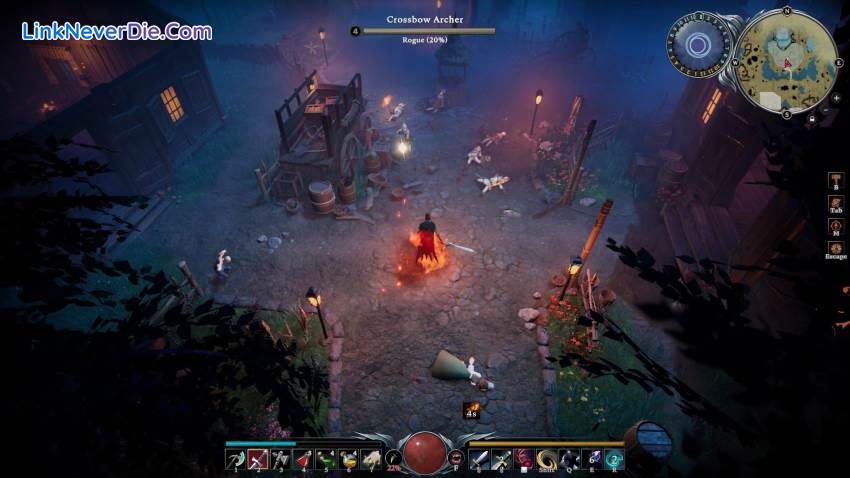The height and width of the screenshot is (478, 850).
Task: Select the sickle in hotbar slot 1
Action: pos(234,459)
